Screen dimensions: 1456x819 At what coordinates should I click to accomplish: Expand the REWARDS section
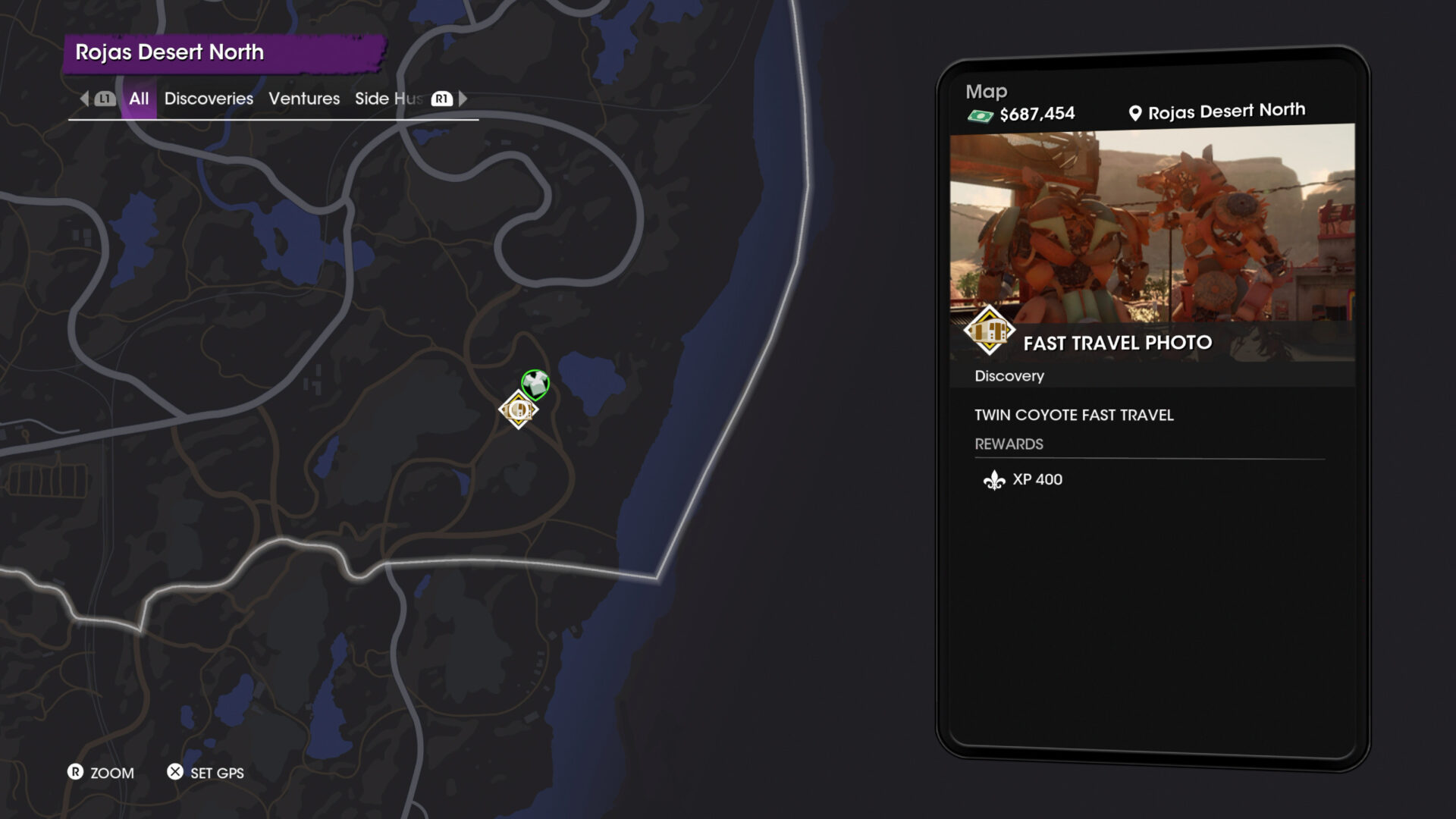click(1009, 444)
